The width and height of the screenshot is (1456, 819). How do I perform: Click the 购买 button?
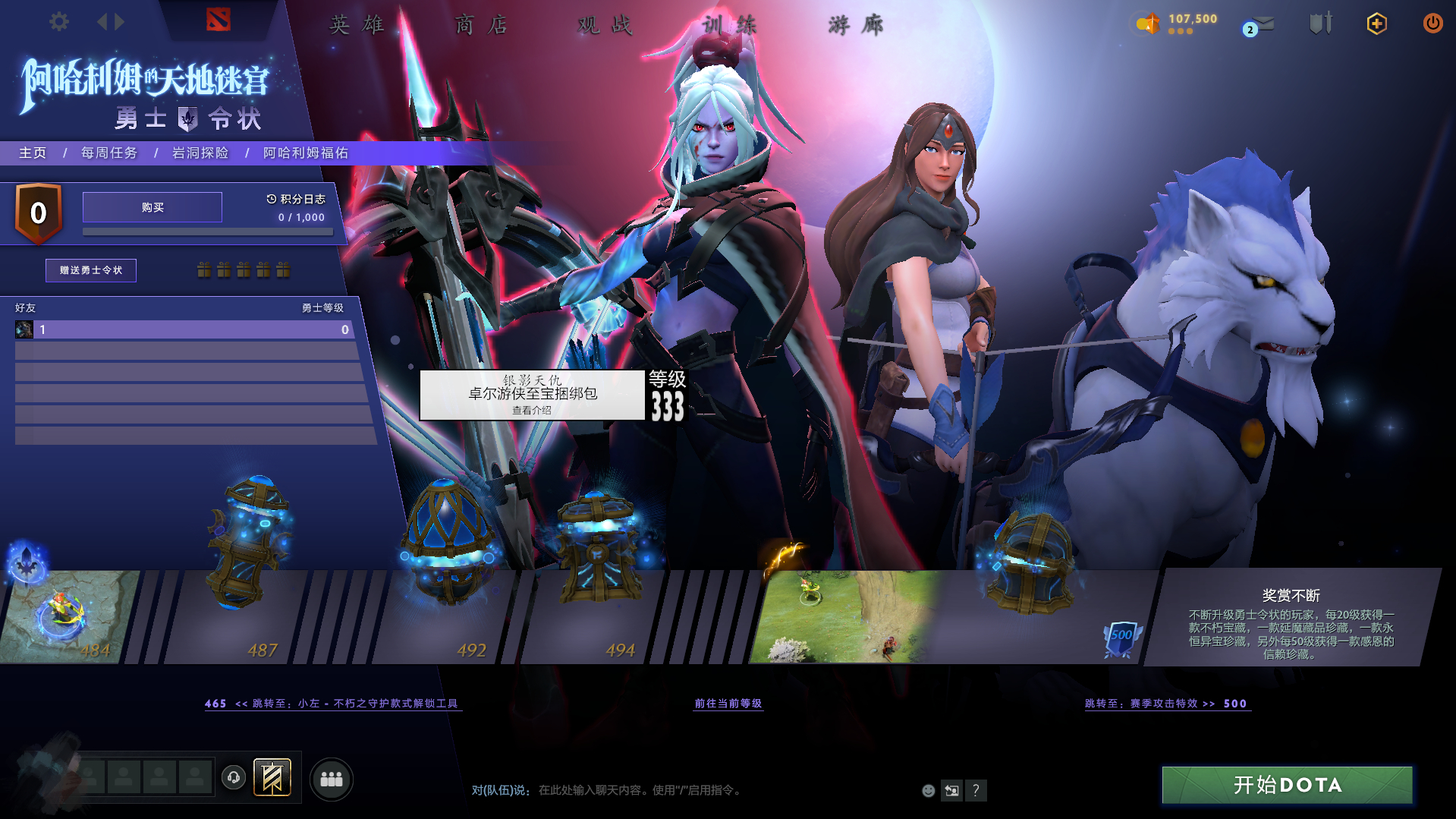(152, 206)
